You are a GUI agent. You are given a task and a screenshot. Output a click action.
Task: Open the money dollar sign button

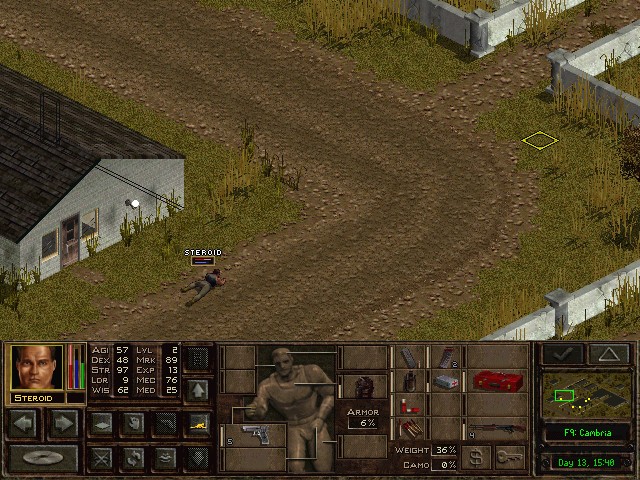(478, 458)
